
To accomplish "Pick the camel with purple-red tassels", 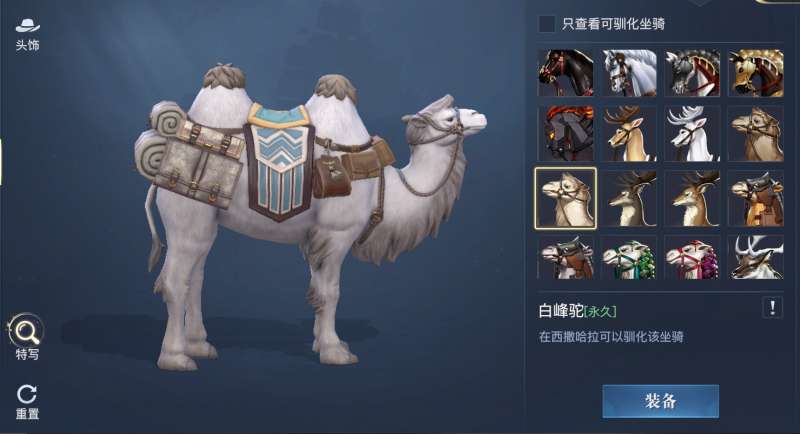I will click(693, 257).
